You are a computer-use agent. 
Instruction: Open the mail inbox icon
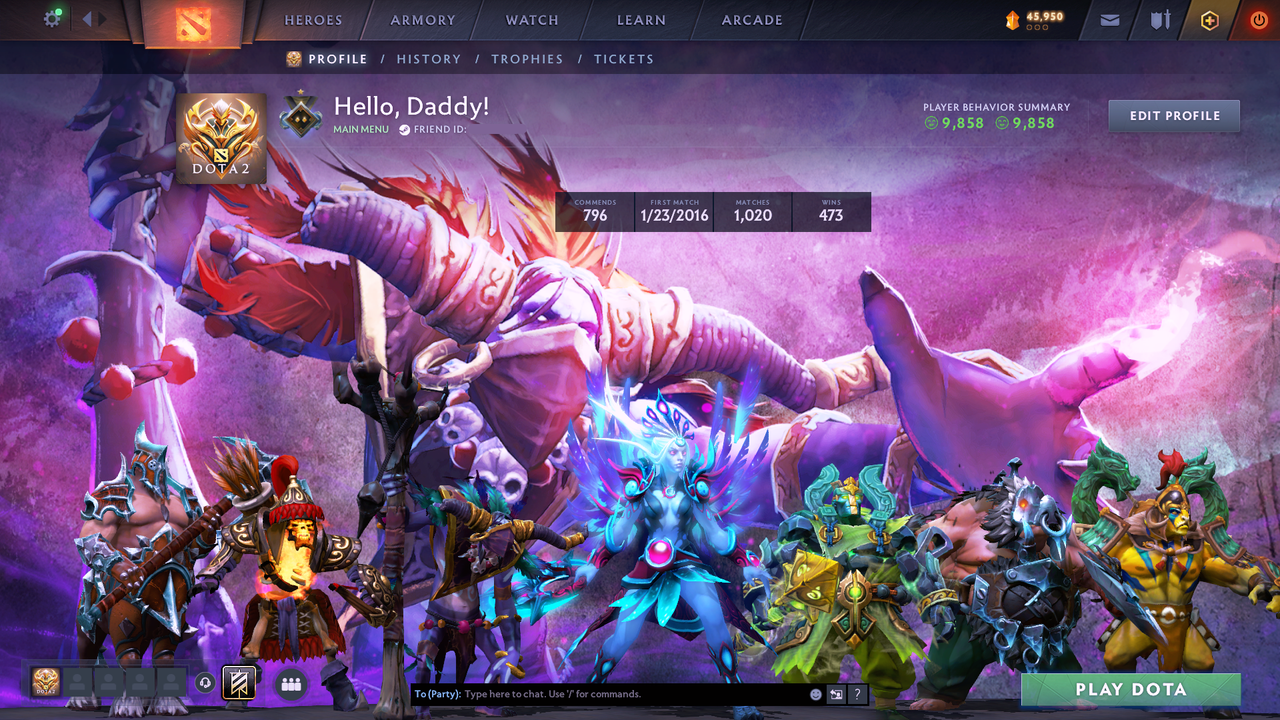[x=1110, y=19]
